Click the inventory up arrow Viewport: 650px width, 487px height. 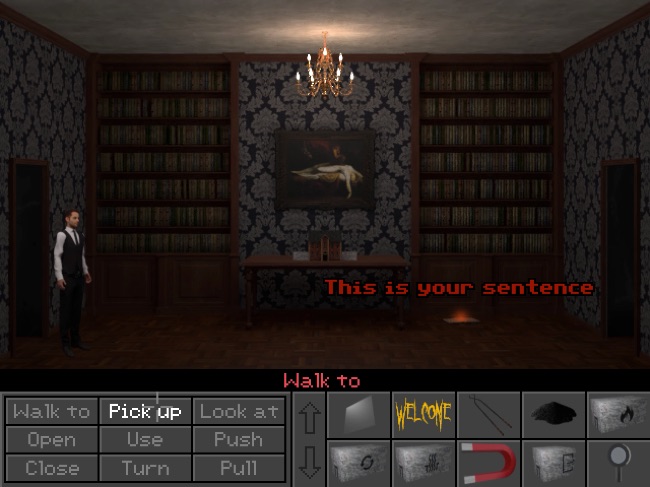[309, 417]
